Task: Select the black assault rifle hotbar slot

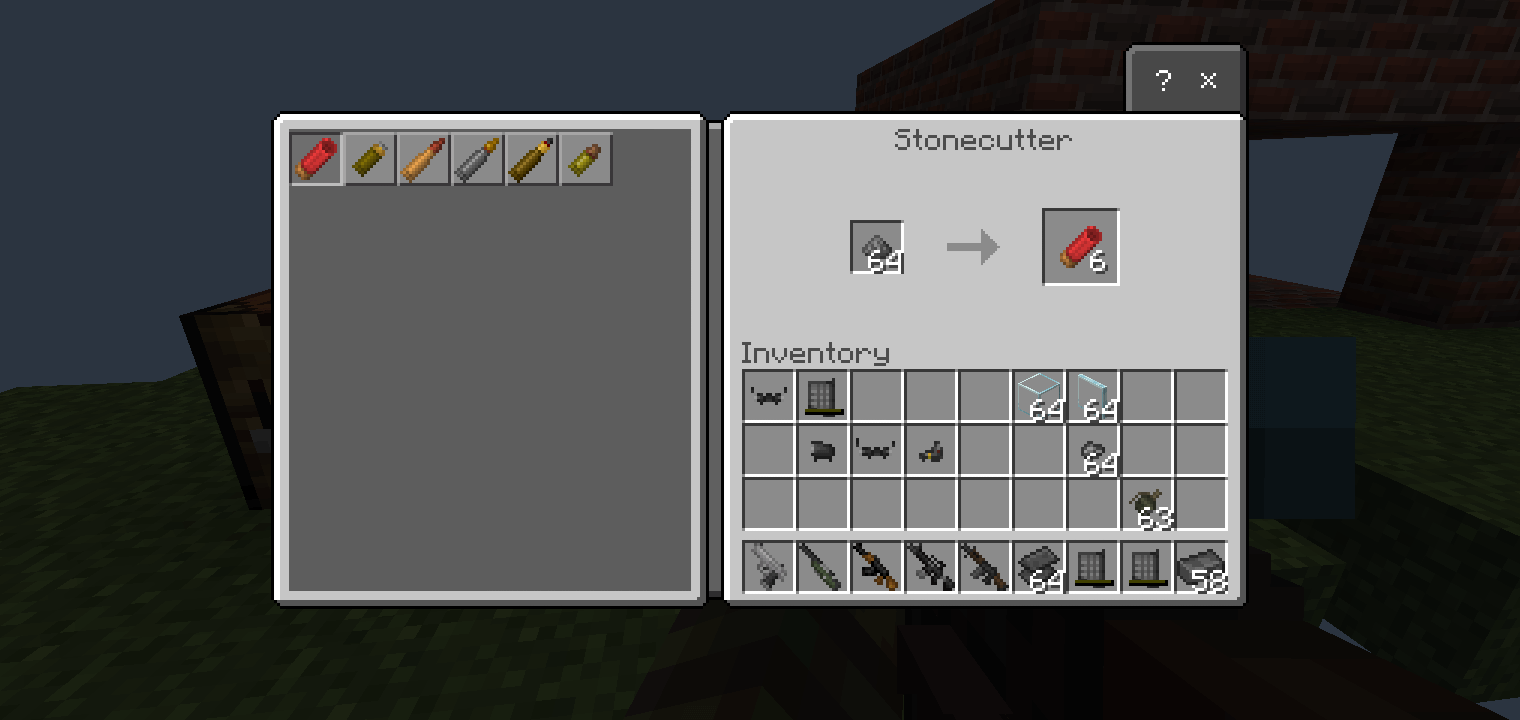Action: [x=931, y=567]
